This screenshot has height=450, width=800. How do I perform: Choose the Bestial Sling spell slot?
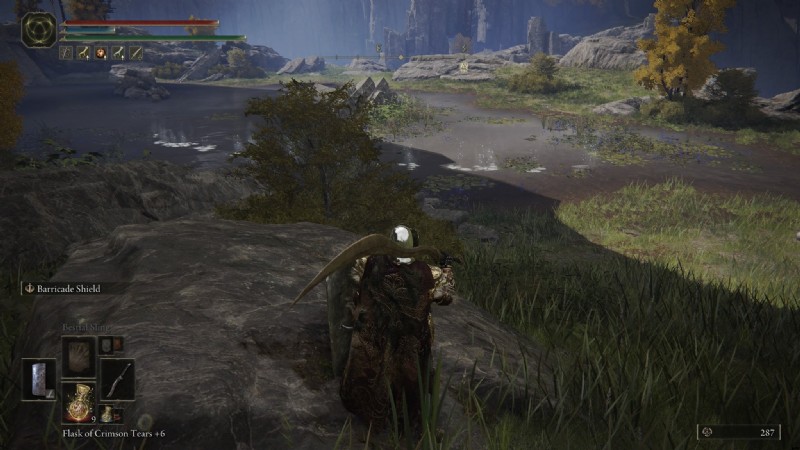pos(78,355)
